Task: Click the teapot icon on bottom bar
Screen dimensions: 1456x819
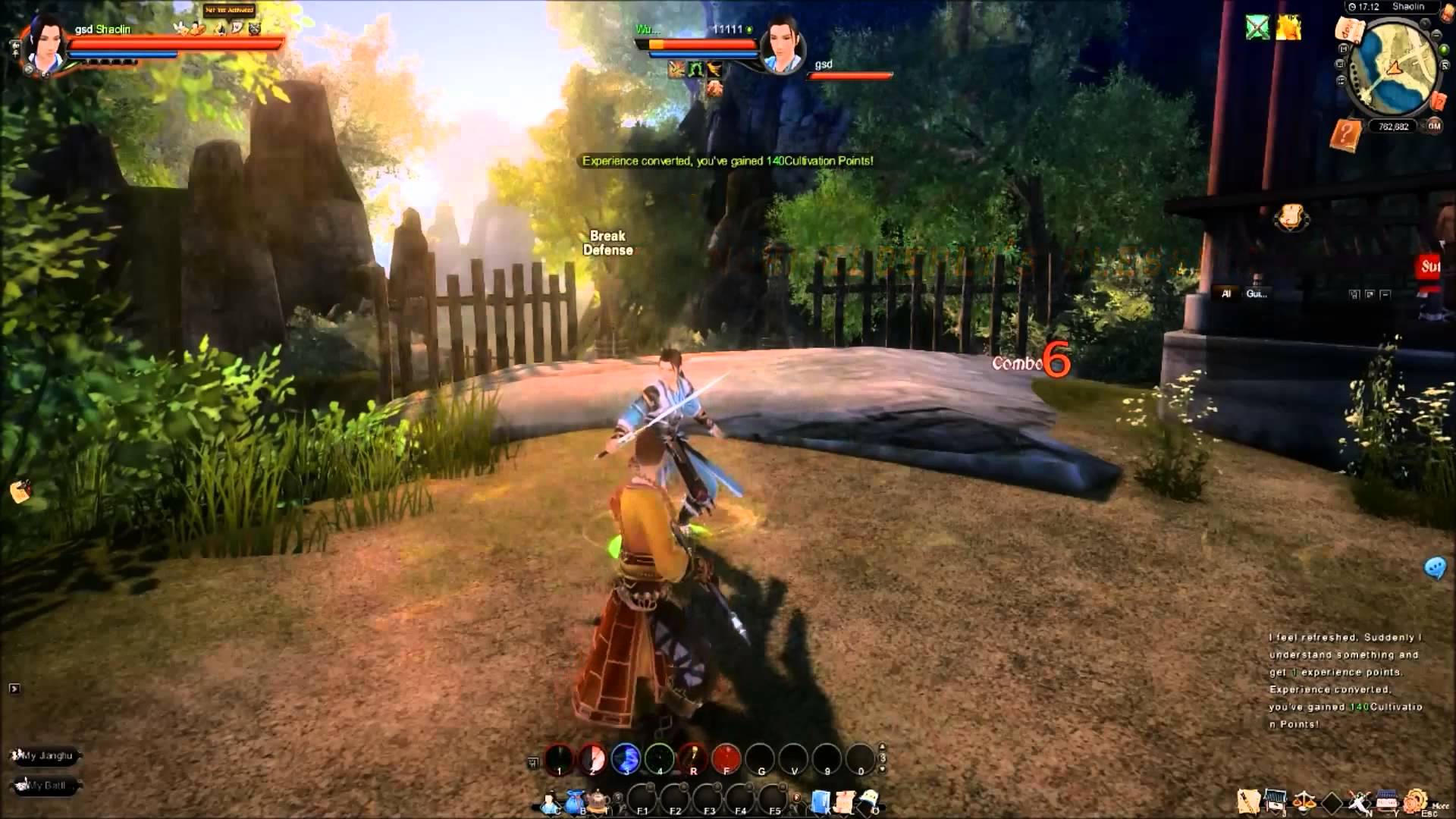Action: [x=598, y=798]
